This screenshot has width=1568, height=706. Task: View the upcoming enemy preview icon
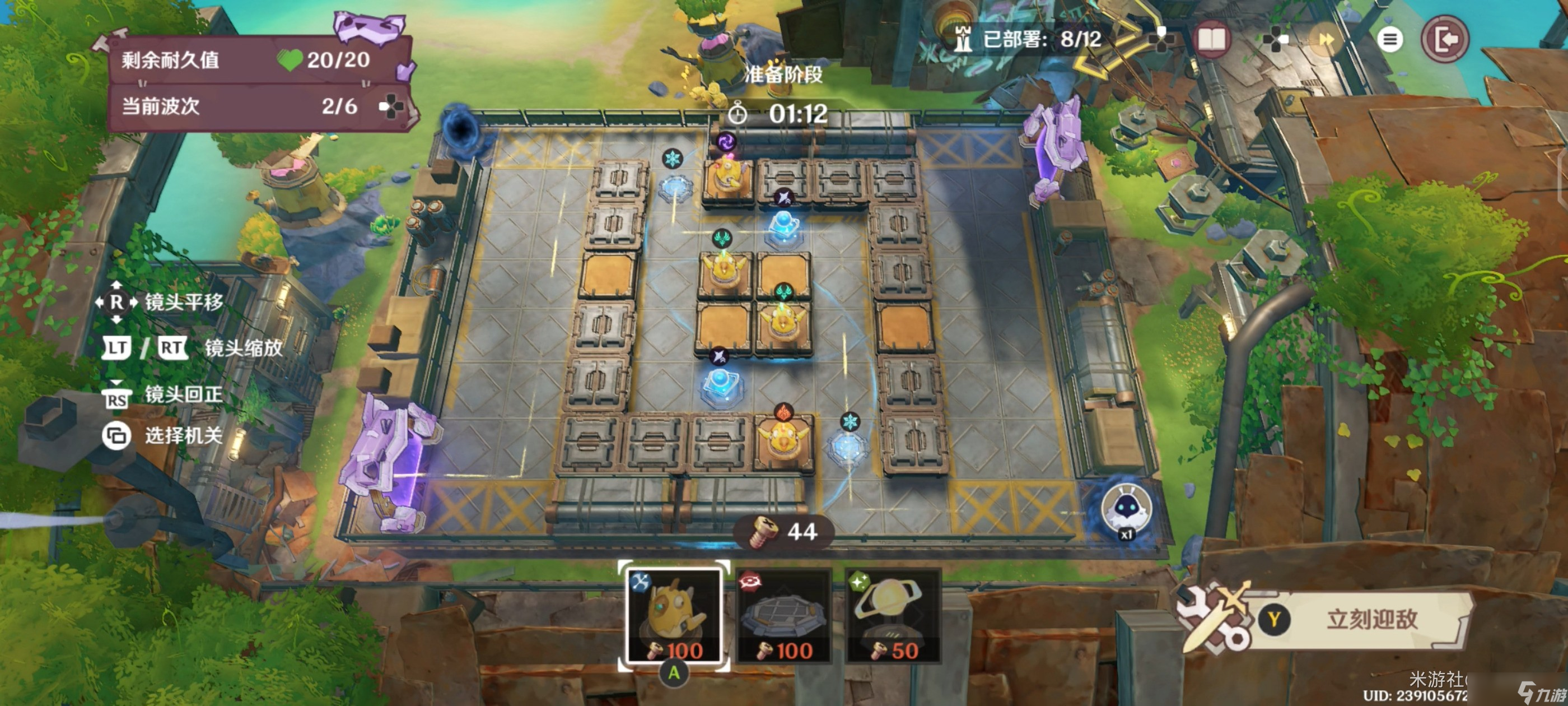[x=1126, y=510]
